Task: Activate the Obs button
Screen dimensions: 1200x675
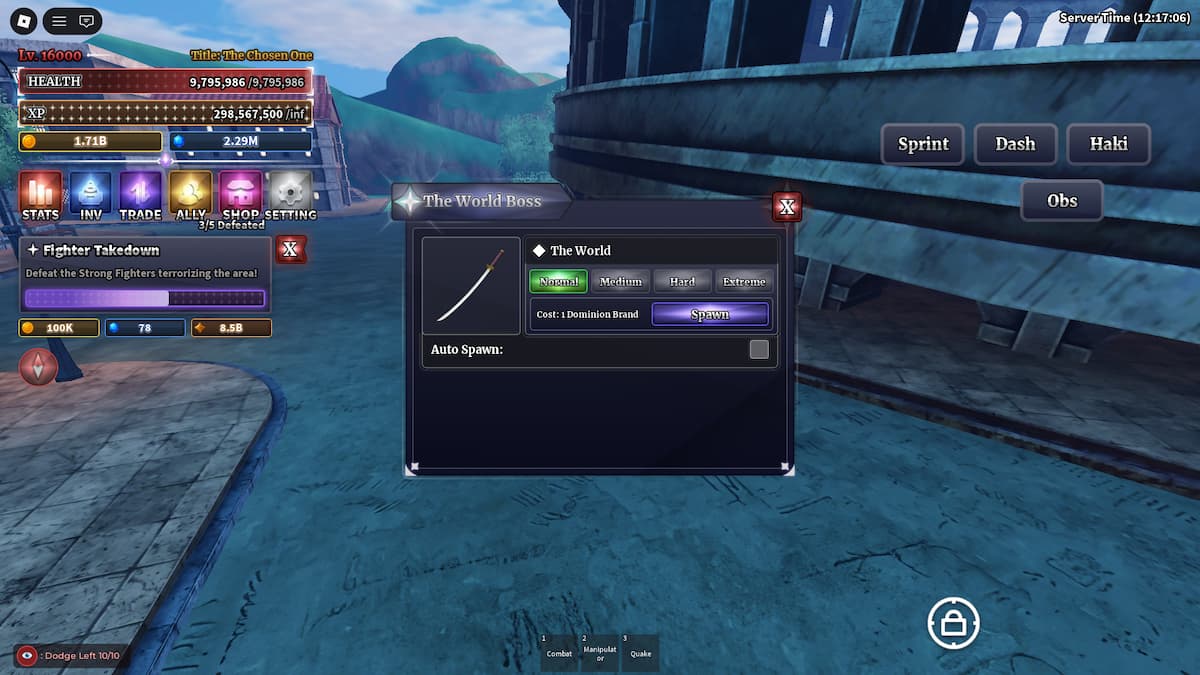Action: (x=1061, y=200)
